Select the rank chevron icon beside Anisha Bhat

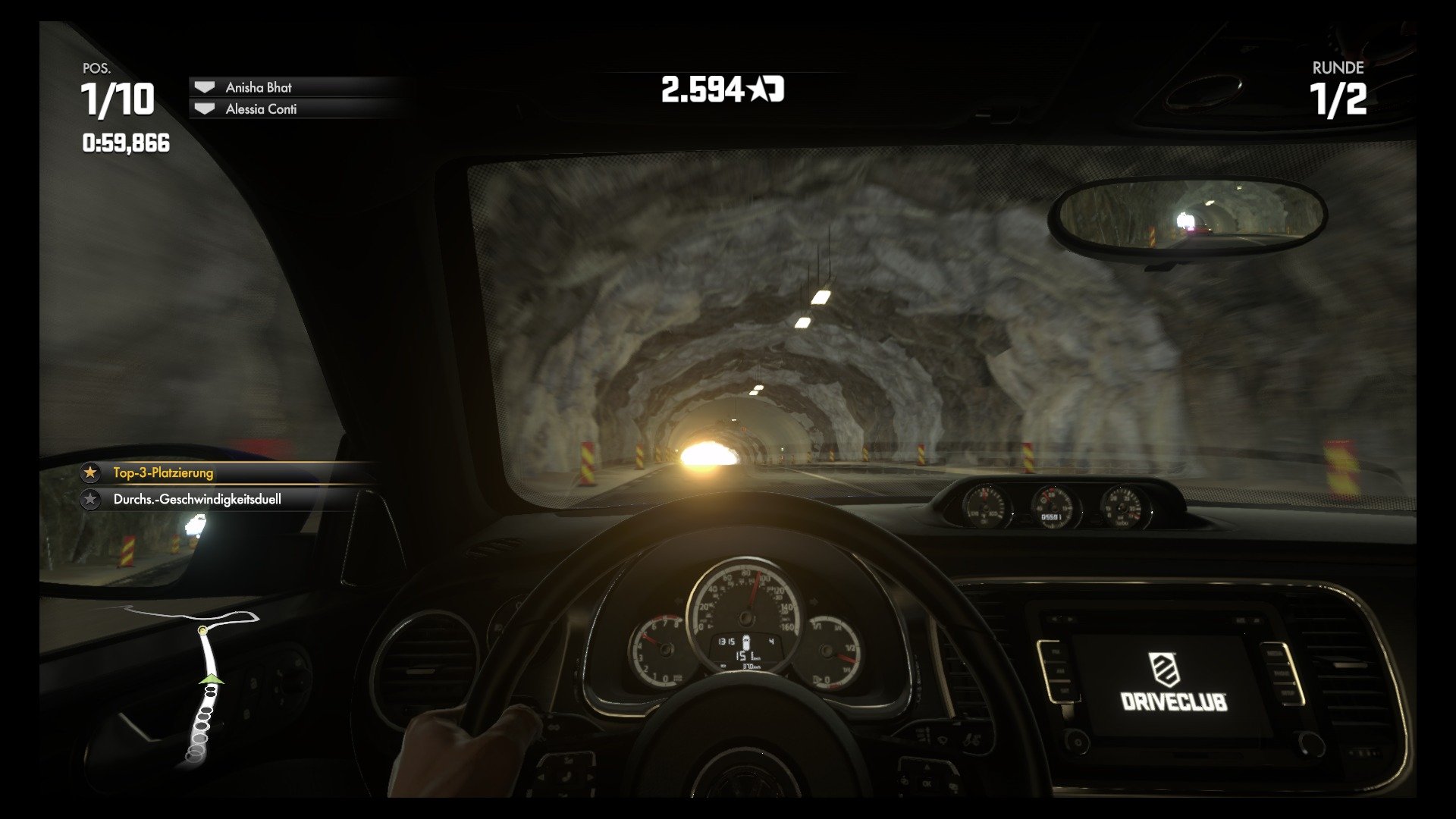point(203,87)
